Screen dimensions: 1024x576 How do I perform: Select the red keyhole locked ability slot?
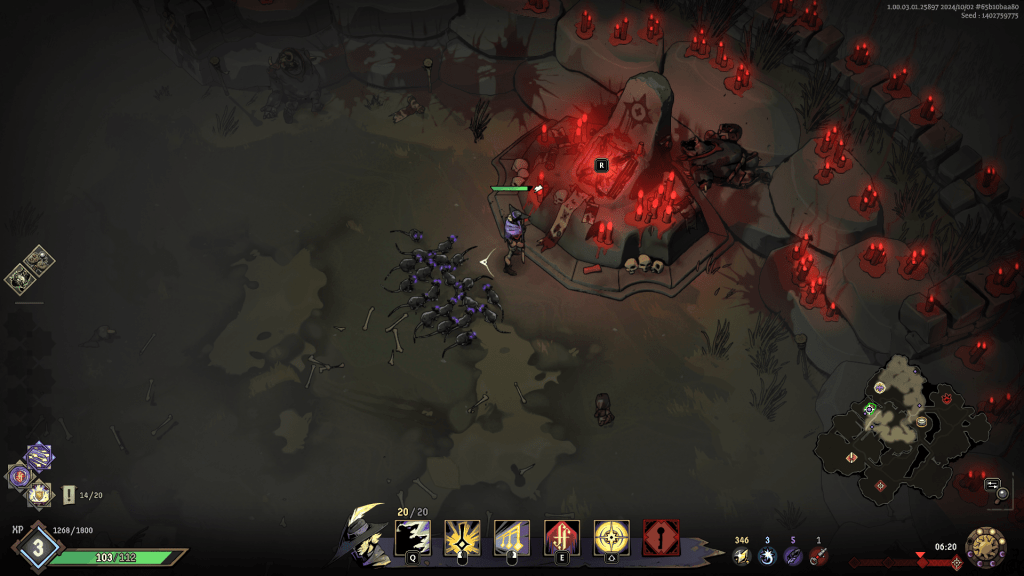pos(661,538)
